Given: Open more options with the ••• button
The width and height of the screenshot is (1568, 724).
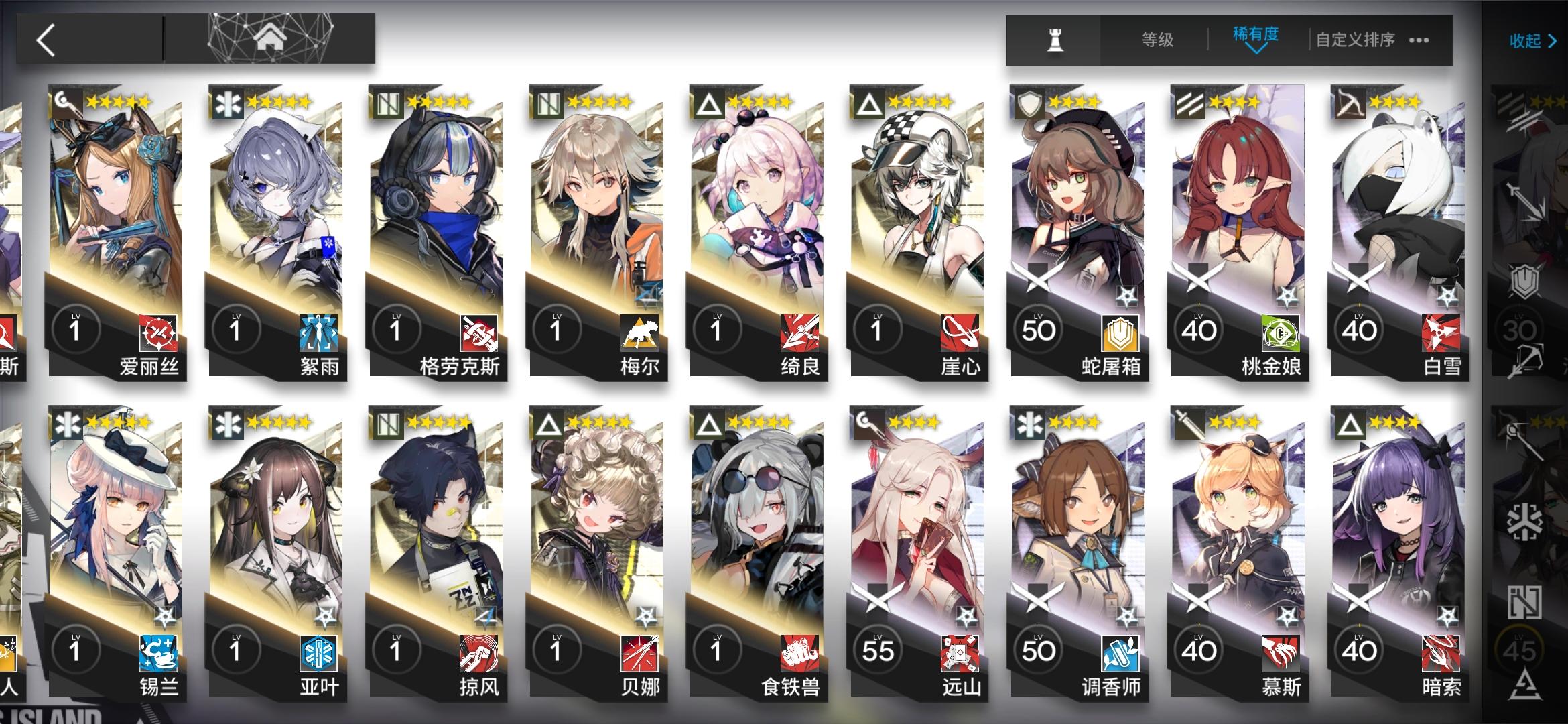Looking at the screenshot, I should tap(1419, 40).
